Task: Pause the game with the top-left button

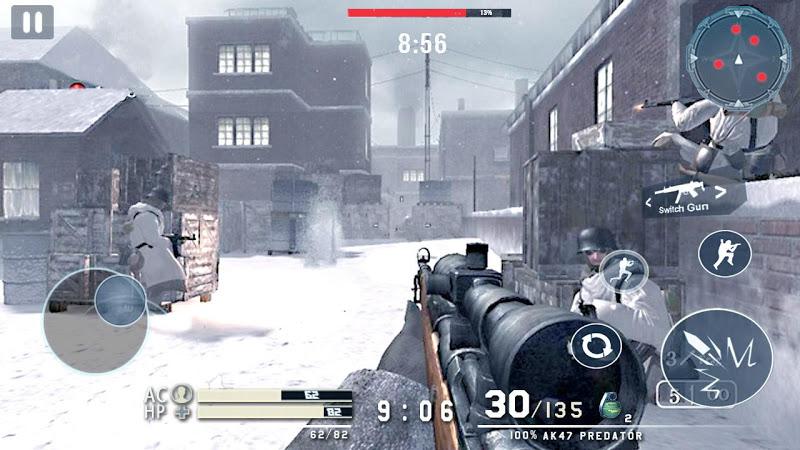Action: click(32, 23)
